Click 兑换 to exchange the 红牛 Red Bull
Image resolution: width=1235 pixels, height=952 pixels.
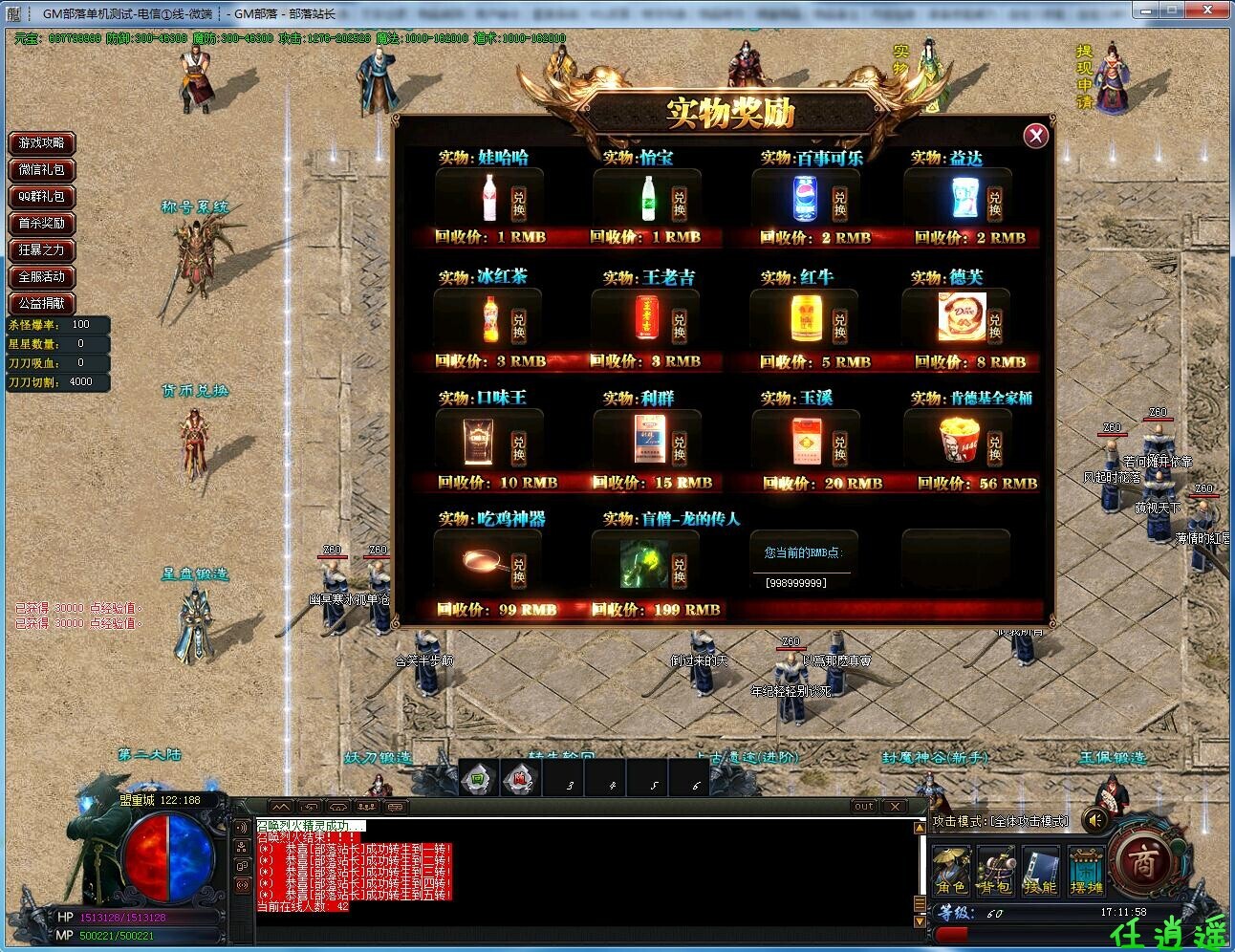[838, 326]
